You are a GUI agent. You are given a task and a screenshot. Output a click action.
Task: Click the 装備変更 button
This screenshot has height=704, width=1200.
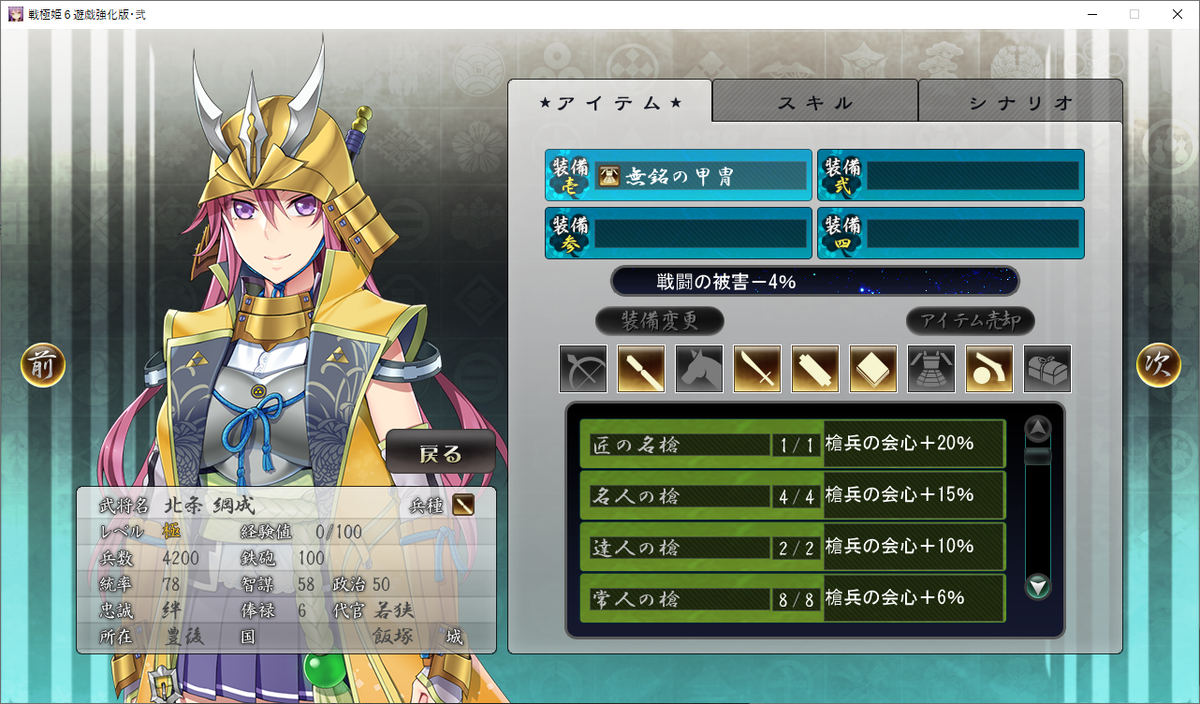[659, 321]
